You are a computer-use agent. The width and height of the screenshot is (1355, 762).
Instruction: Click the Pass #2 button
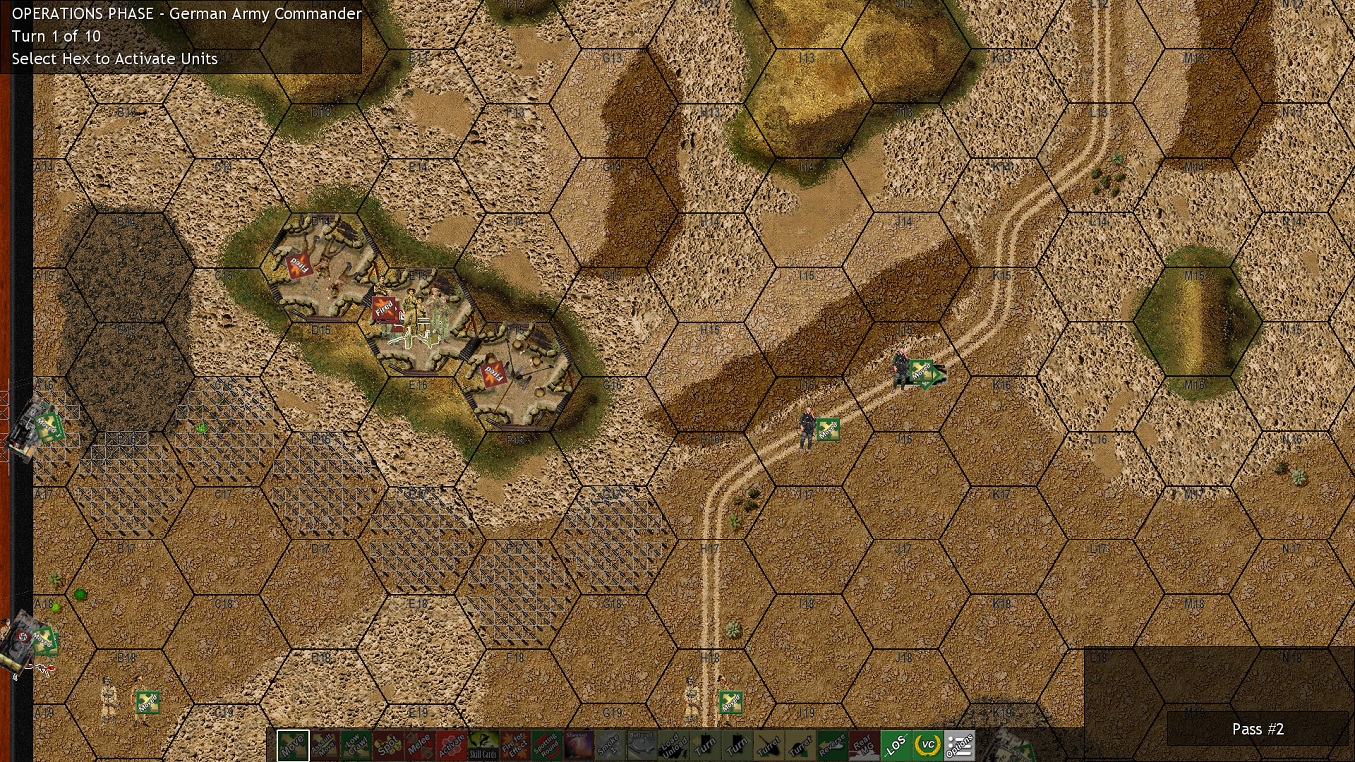coord(1258,729)
